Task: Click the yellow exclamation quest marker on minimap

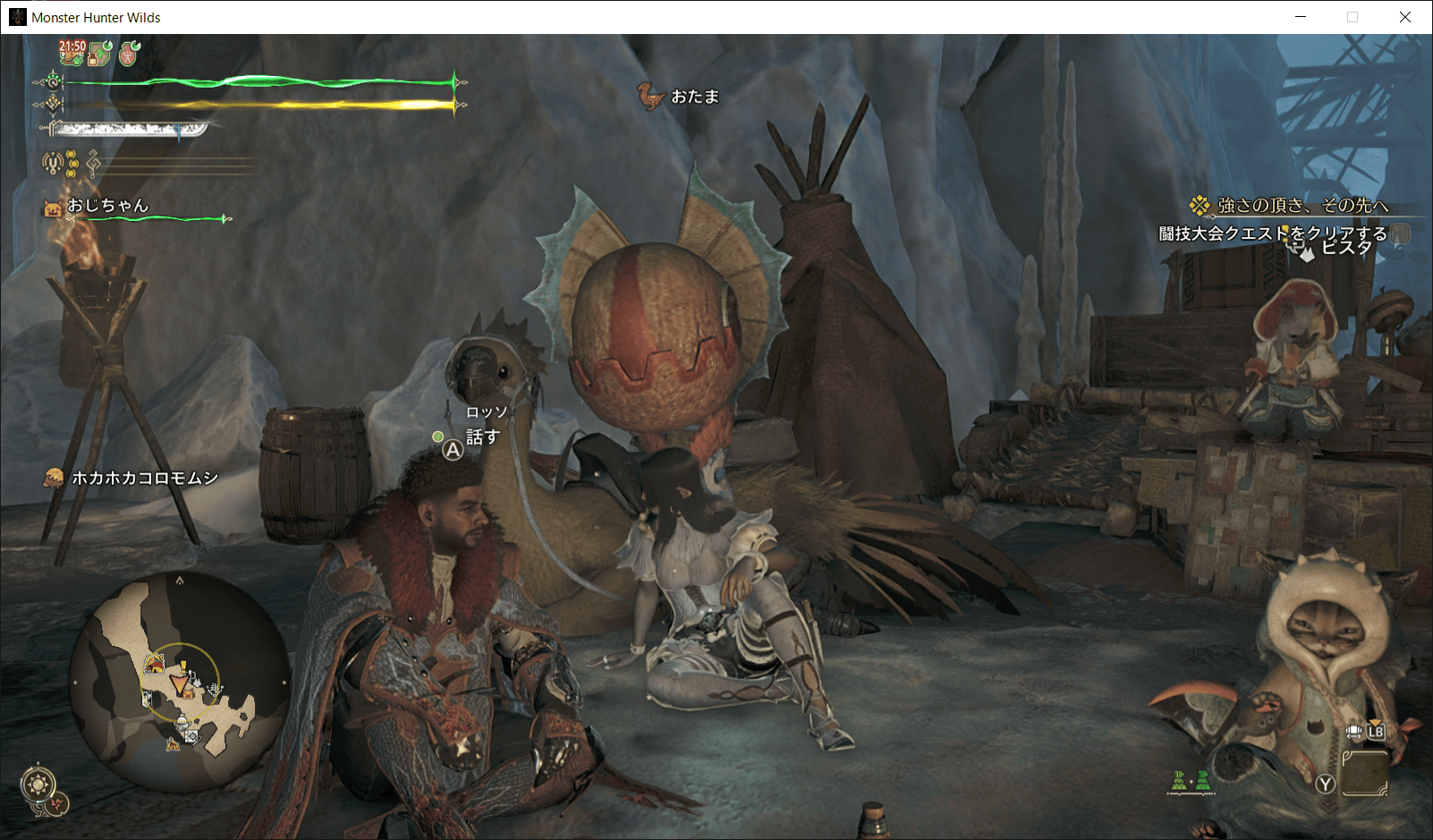Action: (x=183, y=666)
